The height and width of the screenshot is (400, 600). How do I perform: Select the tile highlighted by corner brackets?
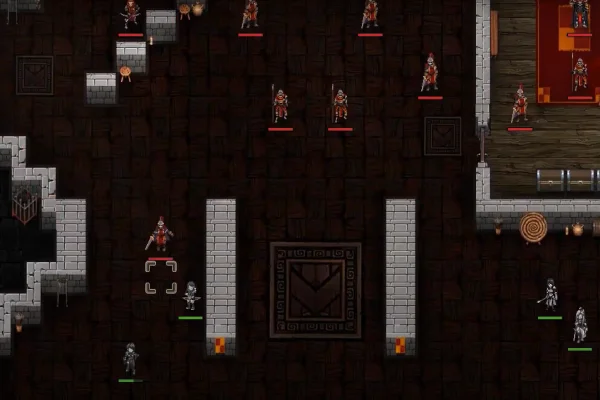pos(160,277)
